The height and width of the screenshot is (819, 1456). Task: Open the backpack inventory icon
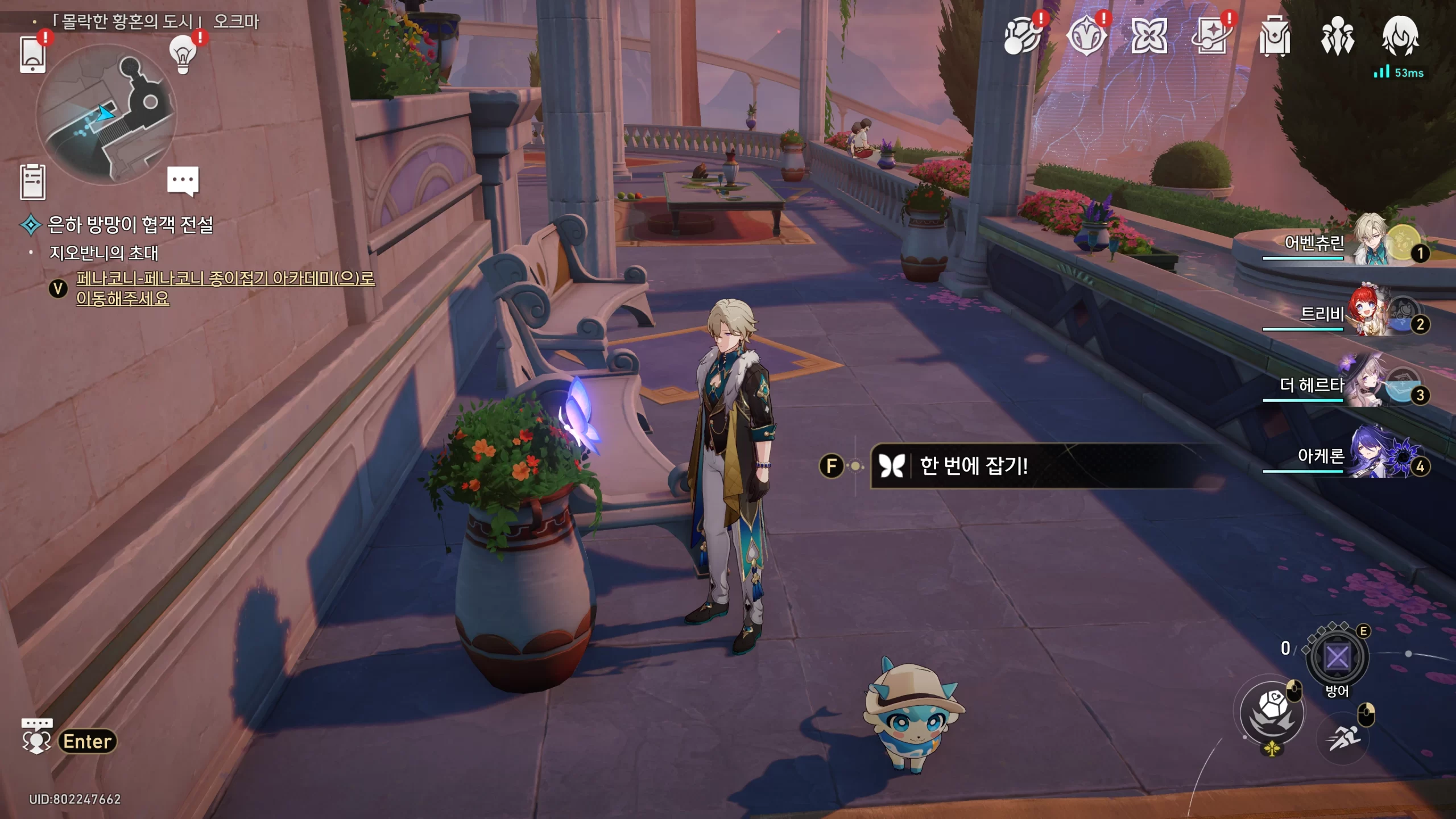[x=1275, y=37]
